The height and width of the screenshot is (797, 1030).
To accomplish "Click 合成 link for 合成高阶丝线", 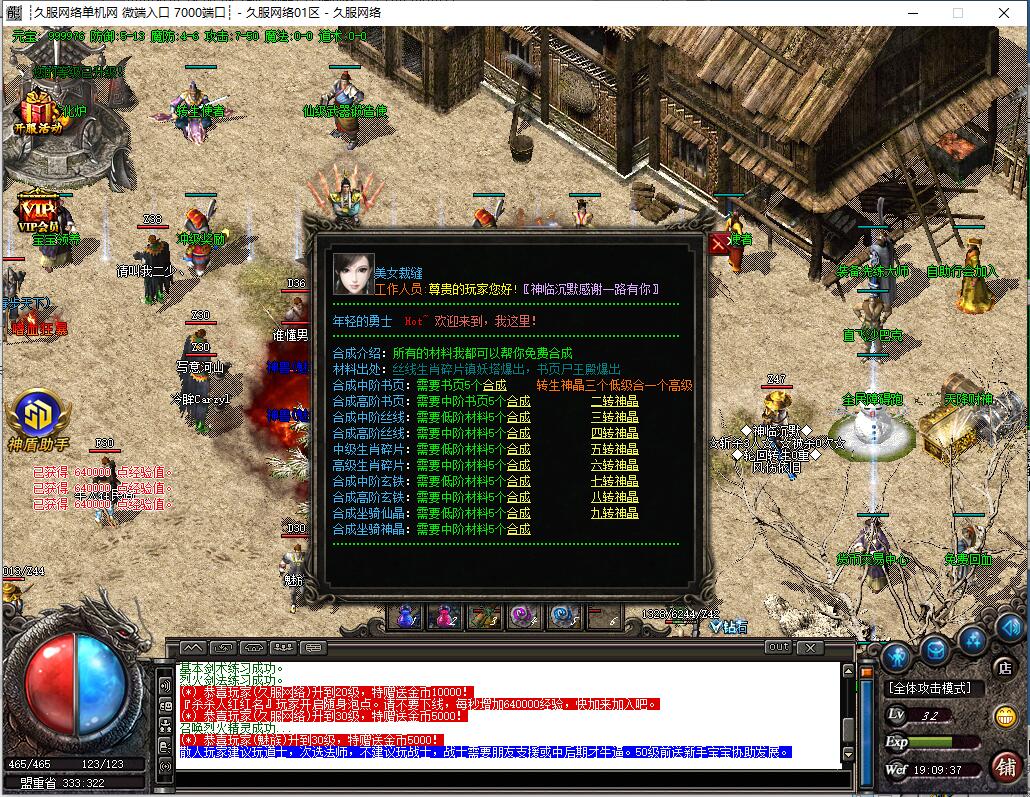I will pyautogui.click(x=518, y=433).
